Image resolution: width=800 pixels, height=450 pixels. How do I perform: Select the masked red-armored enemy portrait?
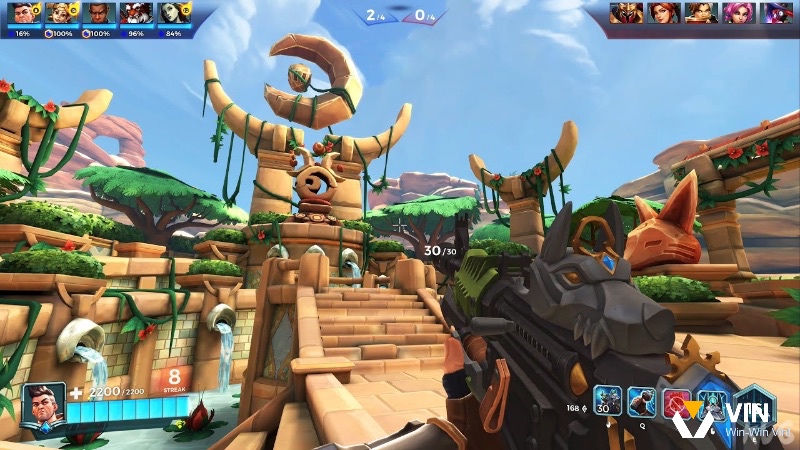click(628, 13)
